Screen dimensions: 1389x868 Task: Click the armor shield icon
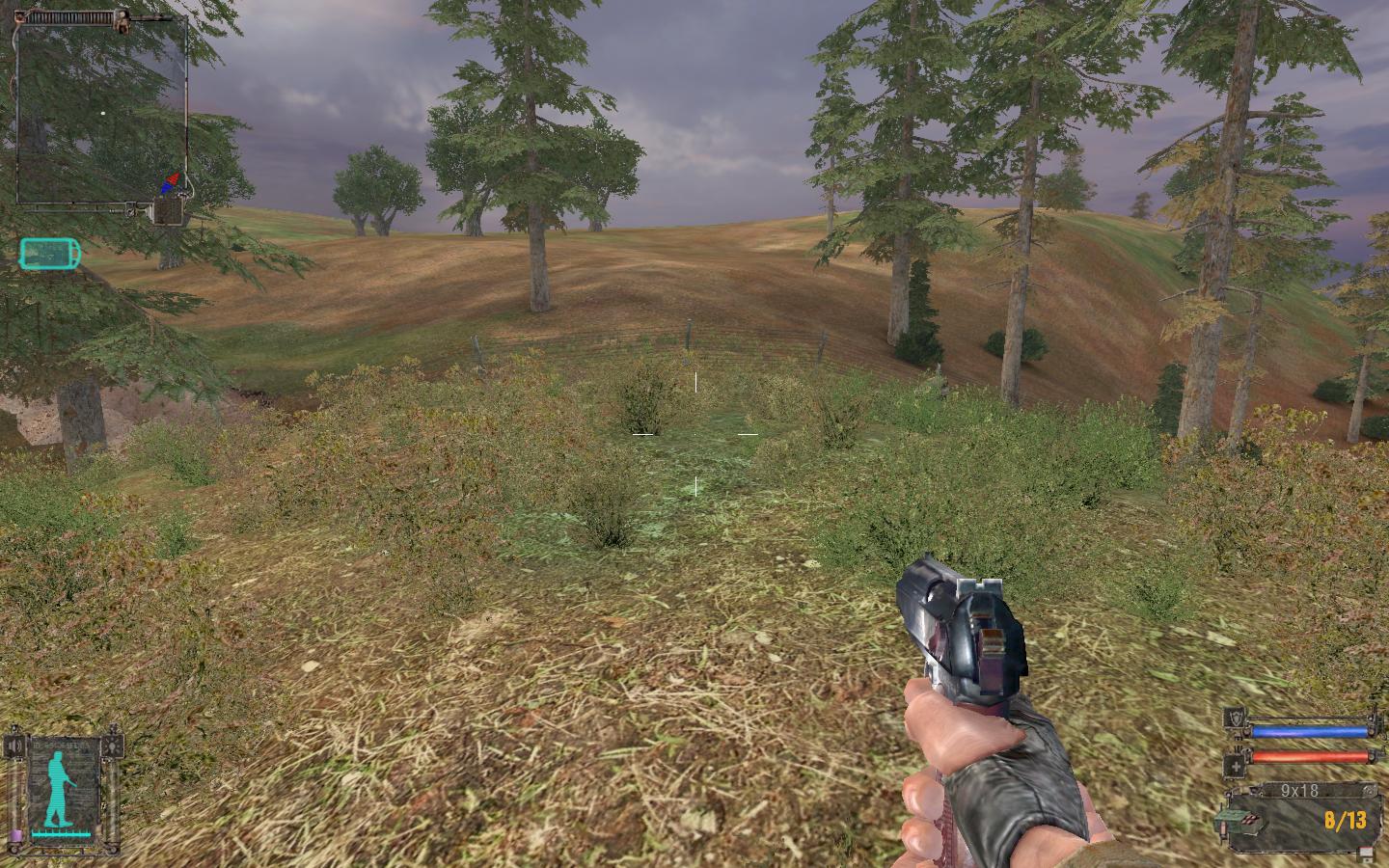[1234, 719]
